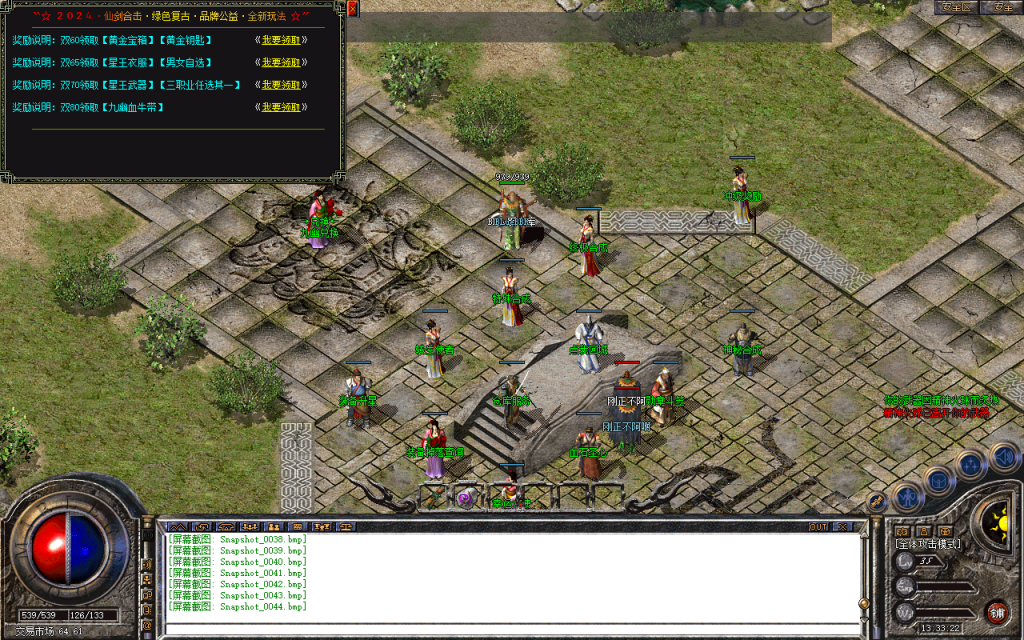The height and width of the screenshot is (640, 1024).
Task: Claim the 星王衣服 level 65 reward
Action: (281, 62)
